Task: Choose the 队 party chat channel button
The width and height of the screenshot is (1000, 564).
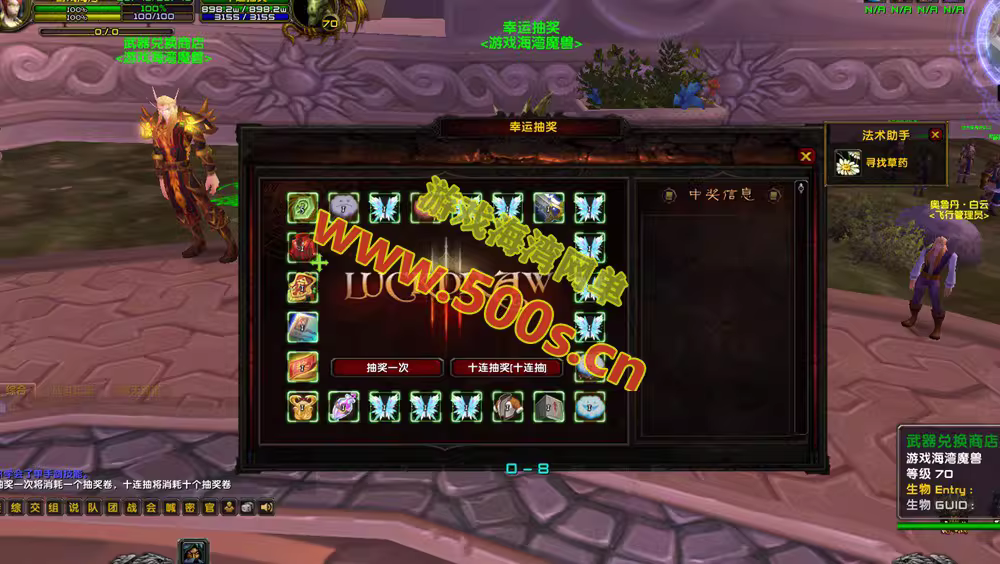Action: 93,508
